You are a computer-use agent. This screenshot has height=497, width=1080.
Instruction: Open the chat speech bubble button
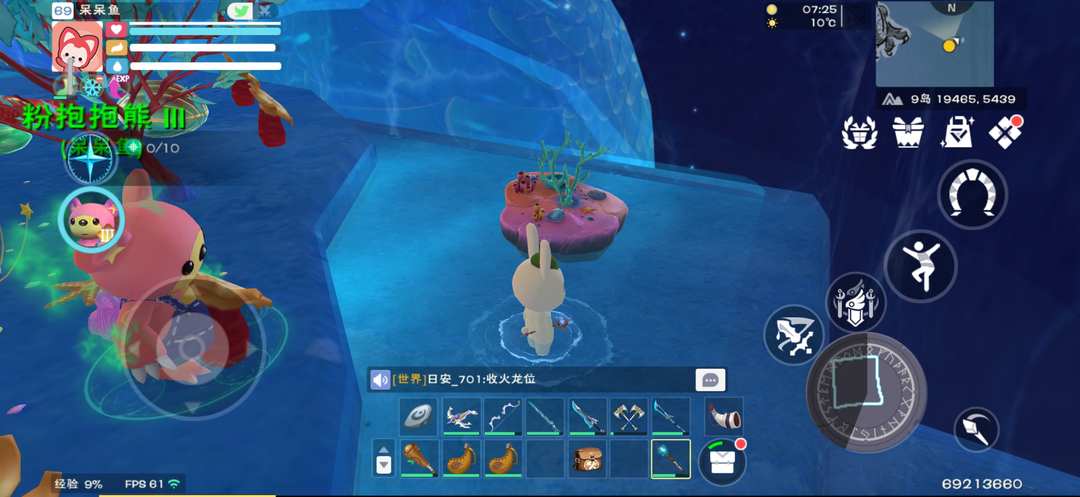tap(711, 380)
